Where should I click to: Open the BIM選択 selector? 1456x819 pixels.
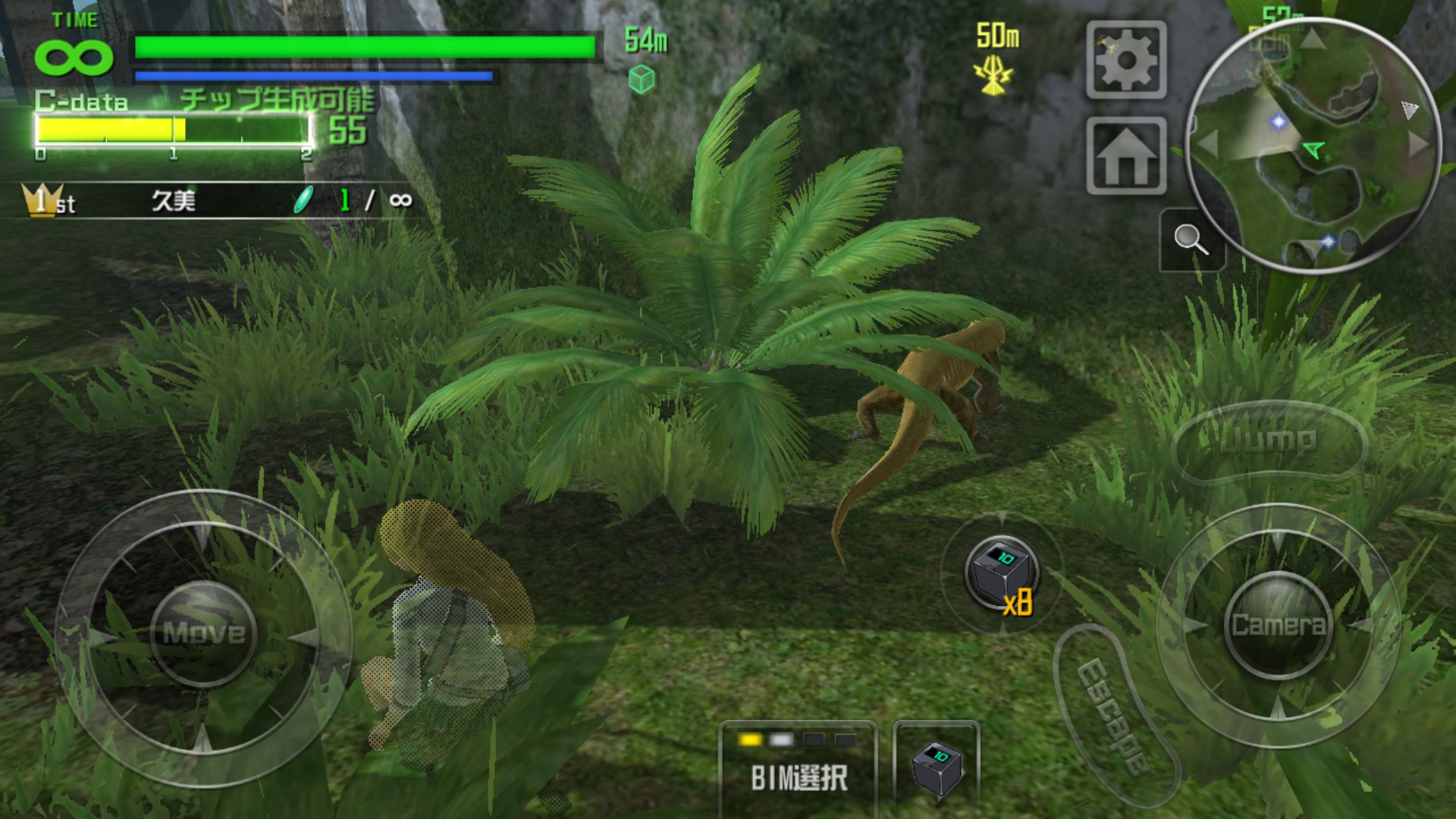click(798, 766)
